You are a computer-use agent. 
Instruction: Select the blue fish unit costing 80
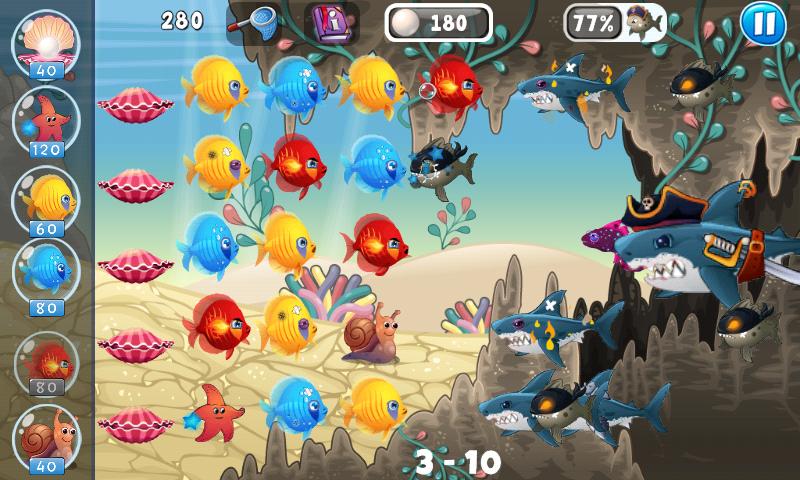[46, 268]
